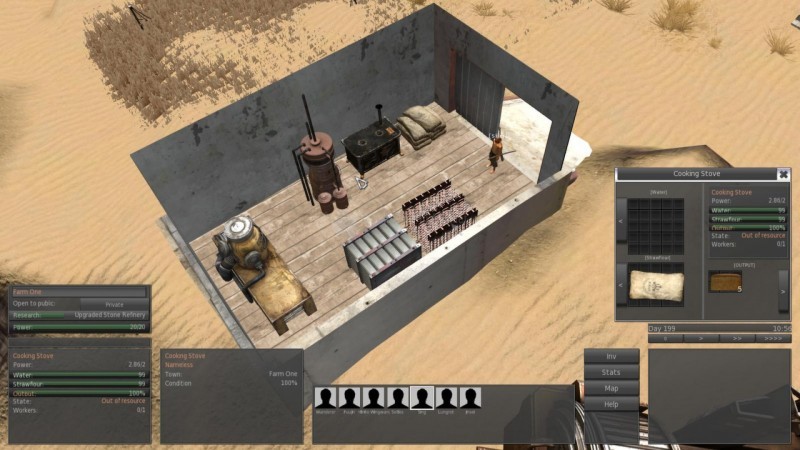The height and width of the screenshot is (450, 800).
Task: Set game speed to normal (>)
Action: (703, 340)
